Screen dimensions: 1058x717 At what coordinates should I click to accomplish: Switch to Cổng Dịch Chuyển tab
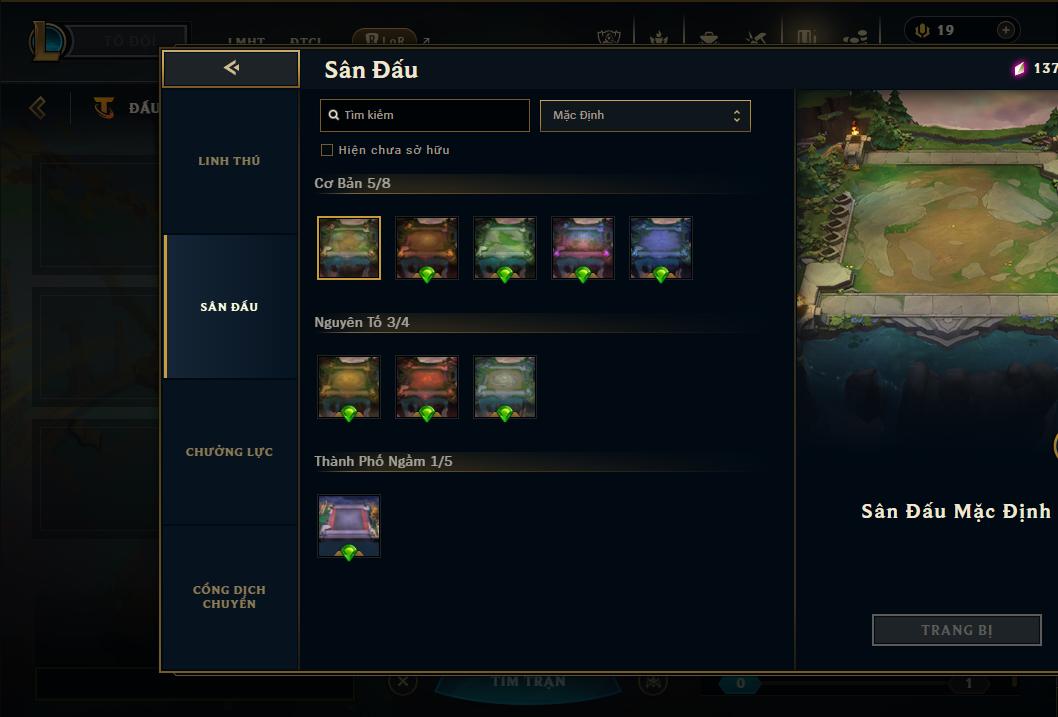pyautogui.click(x=229, y=597)
